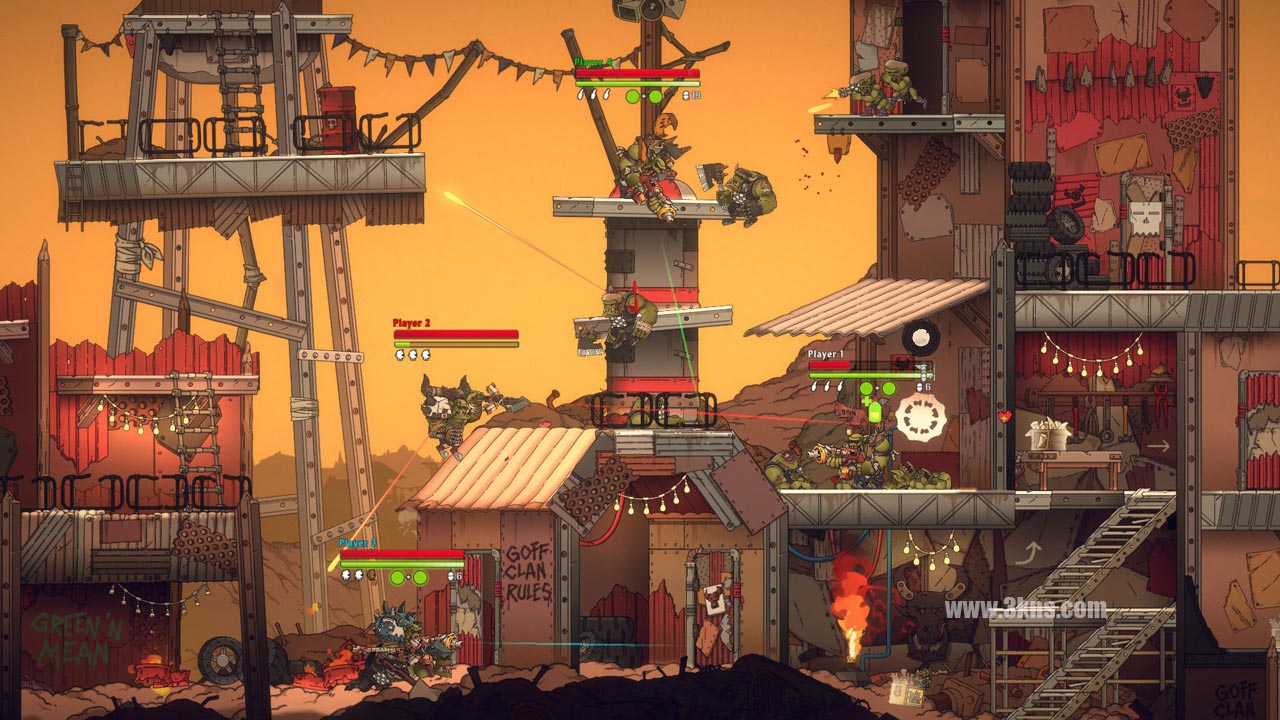Screen dimensions: 1280x720
Task: Click Player 3's second green orb indicator
Action: [420, 577]
